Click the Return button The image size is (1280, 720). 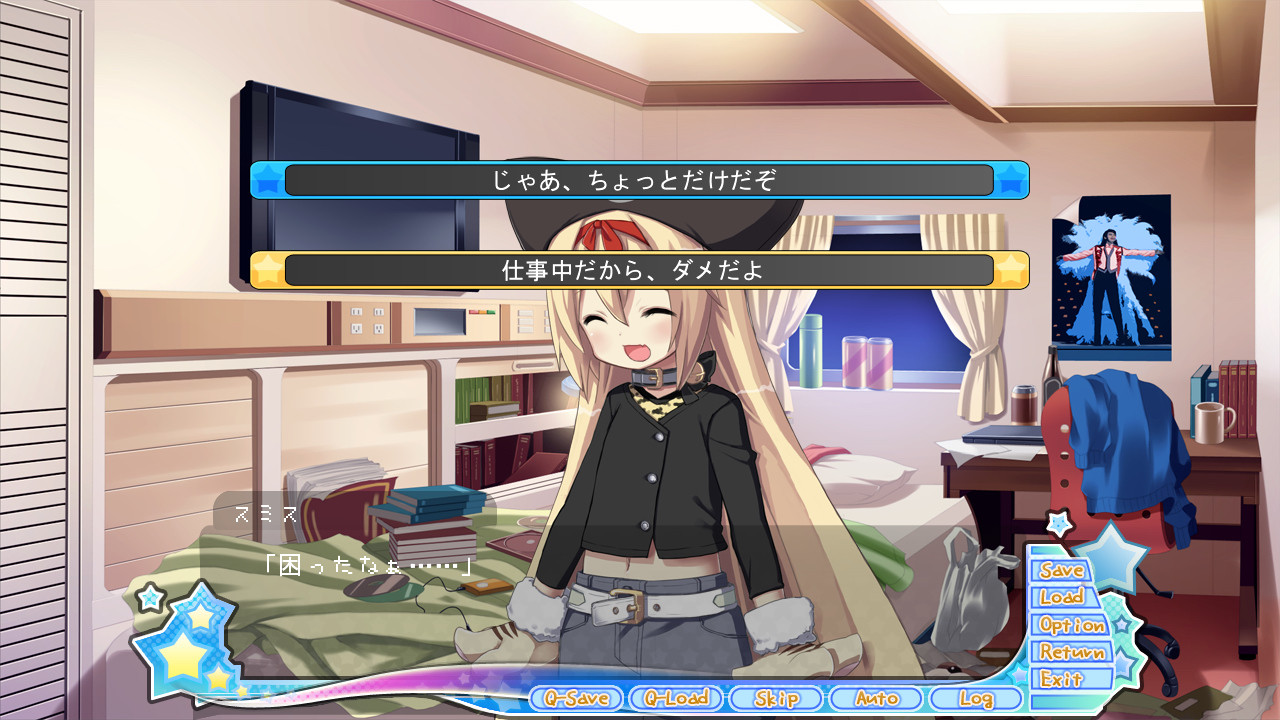tap(1072, 652)
